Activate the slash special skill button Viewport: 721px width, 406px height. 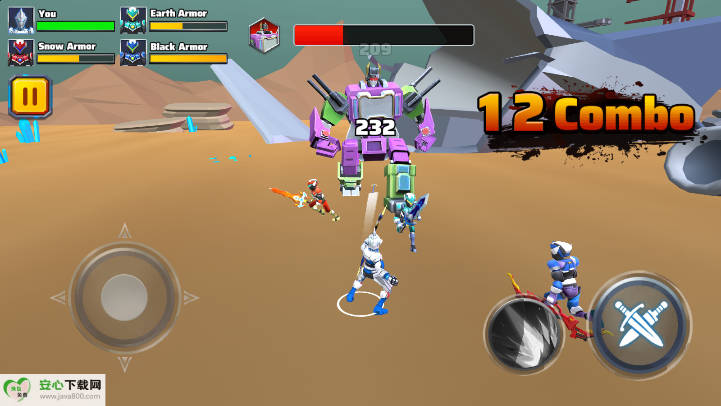(524, 334)
